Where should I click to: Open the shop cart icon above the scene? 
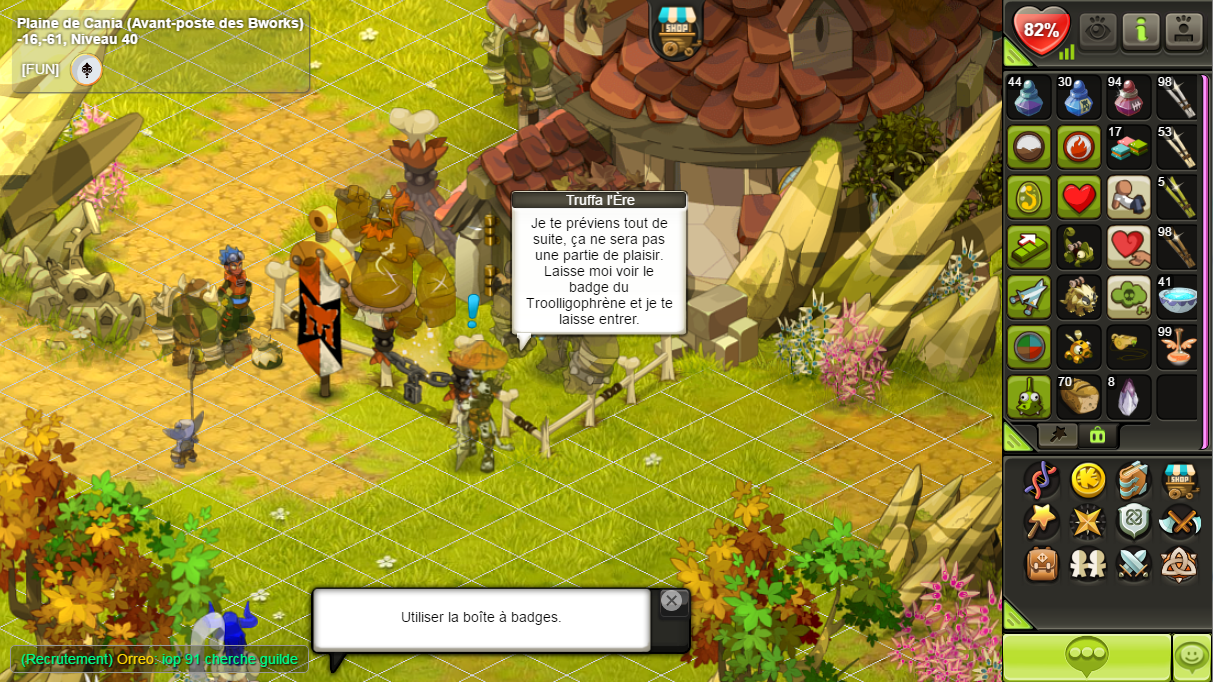(677, 29)
